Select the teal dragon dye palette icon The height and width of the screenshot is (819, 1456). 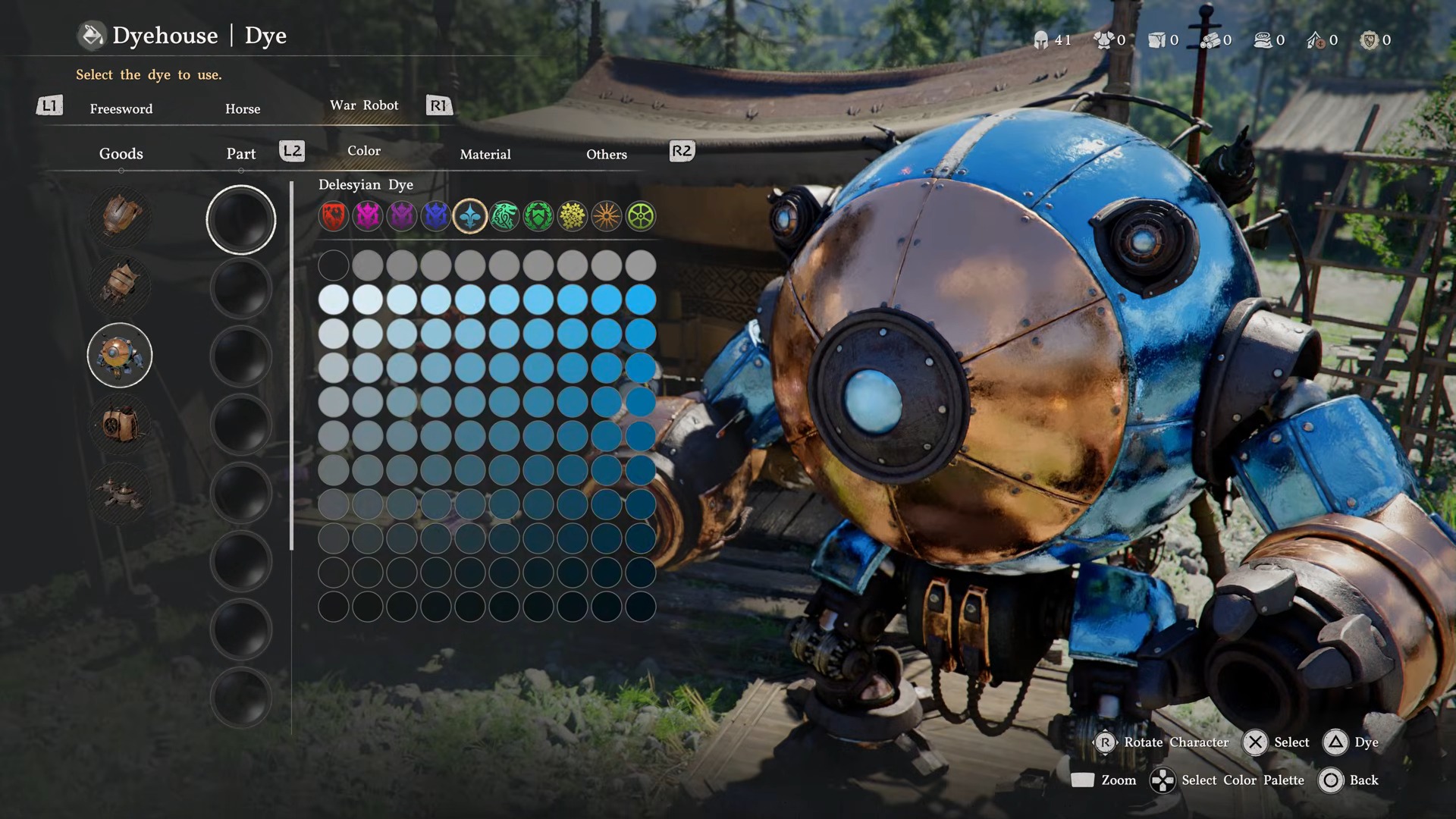[x=504, y=216]
